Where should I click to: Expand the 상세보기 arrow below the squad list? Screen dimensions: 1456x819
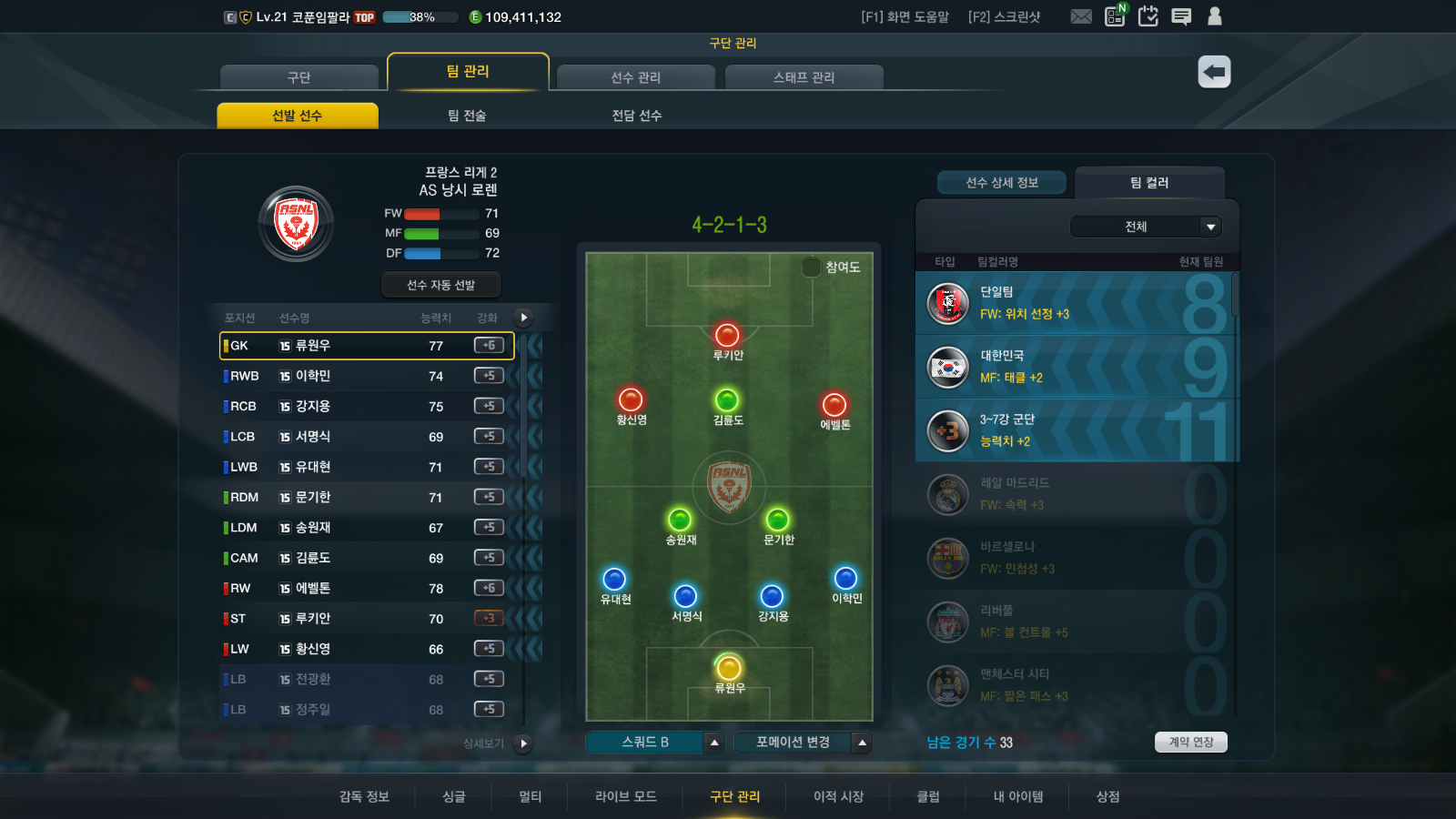[x=522, y=744]
